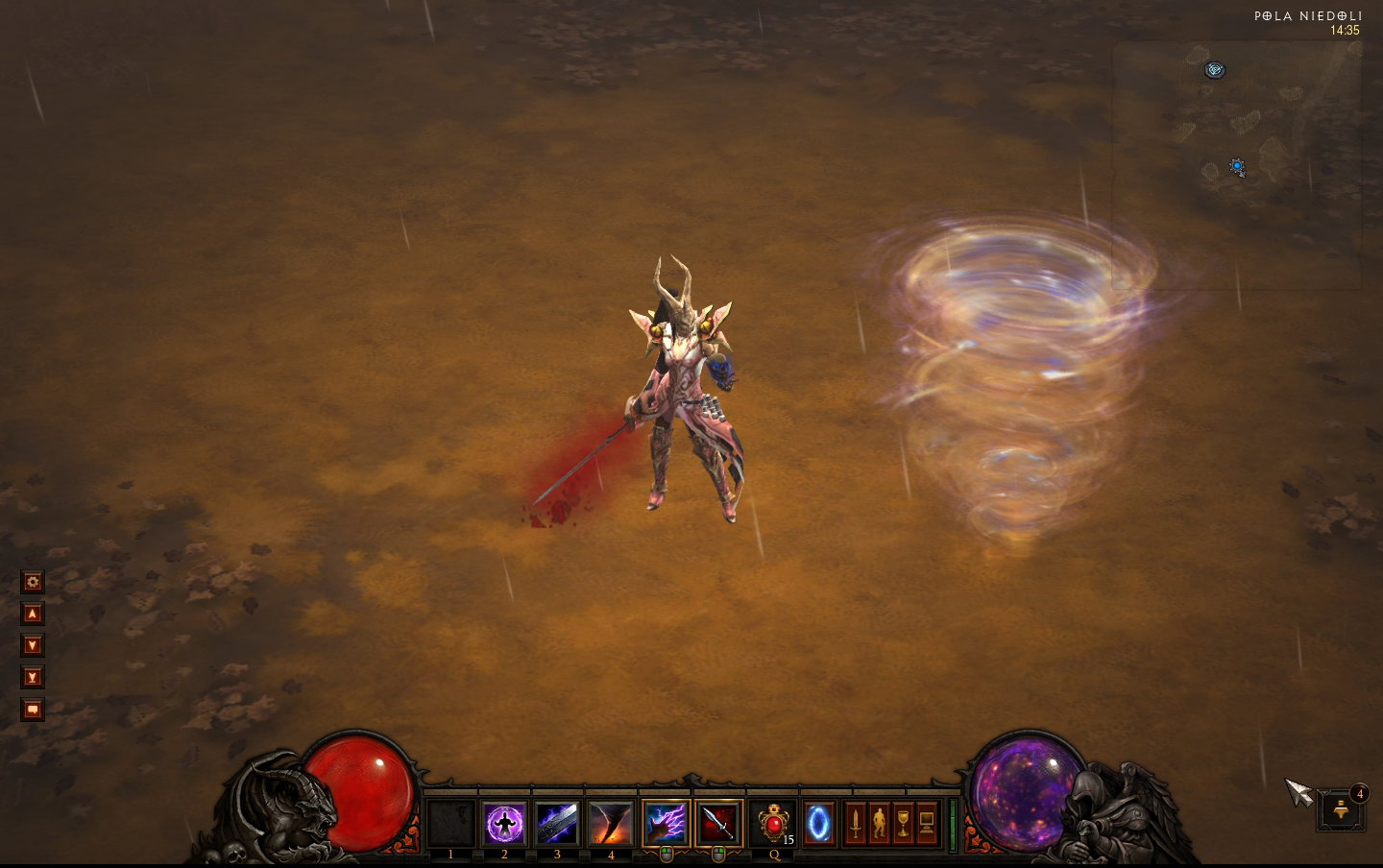Select the bloody dagger skill
This screenshot has height=868, width=1383.
pyautogui.click(x=718, y=824)
